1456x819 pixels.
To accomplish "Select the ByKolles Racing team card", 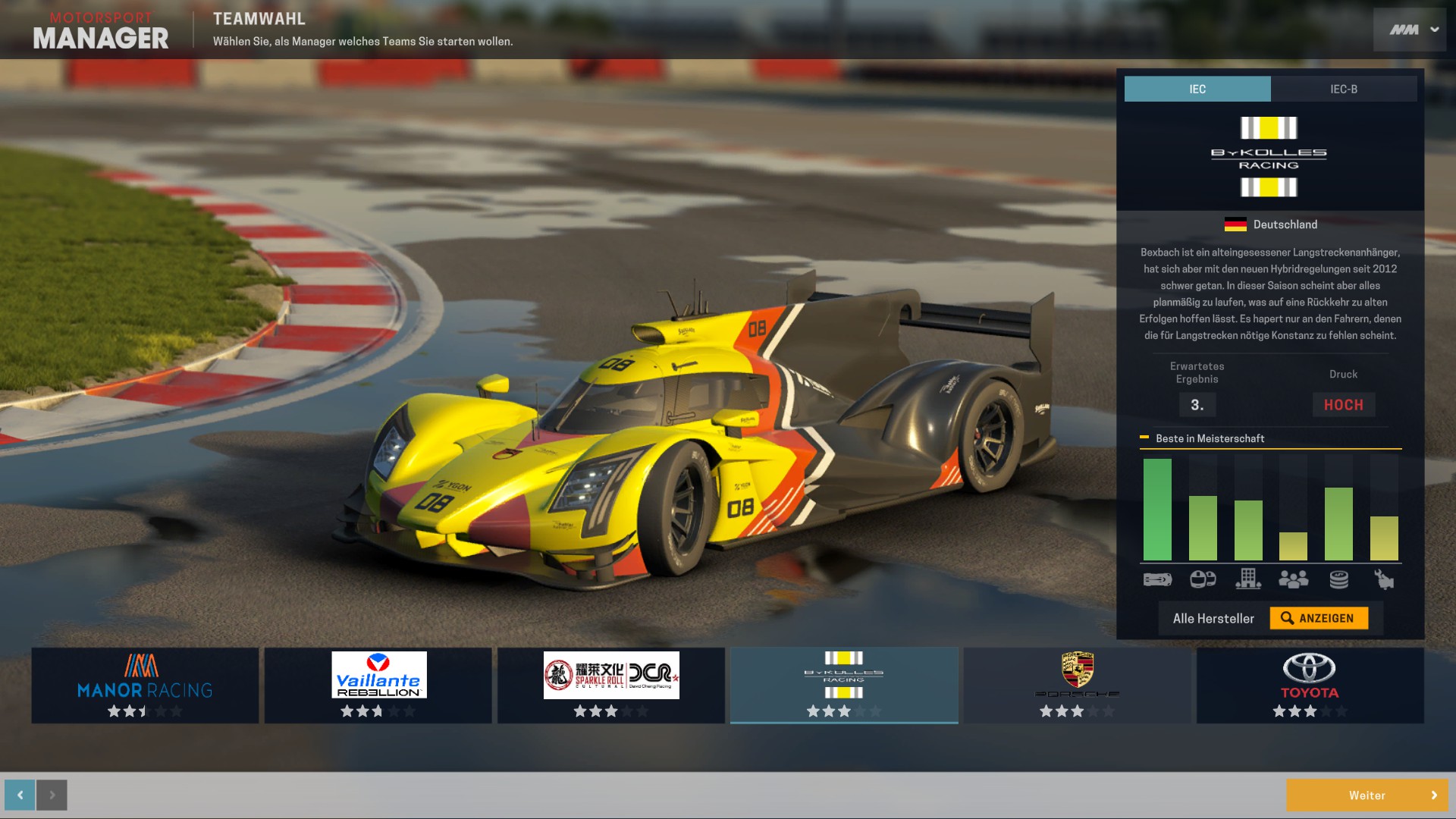I will (x=844, y=682).
